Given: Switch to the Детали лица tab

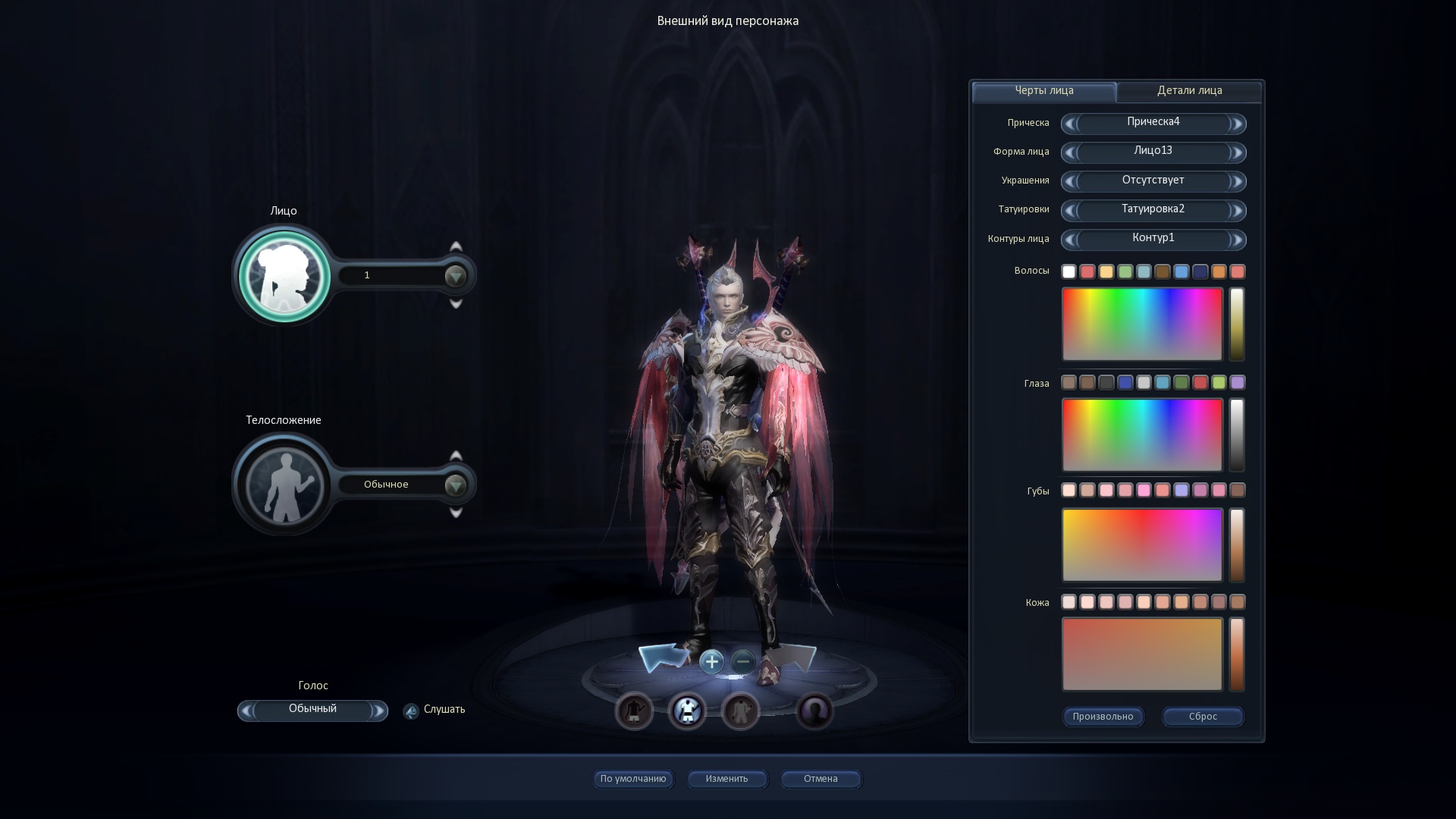Looking at the screenshot, I should [x=1189, y=91].
